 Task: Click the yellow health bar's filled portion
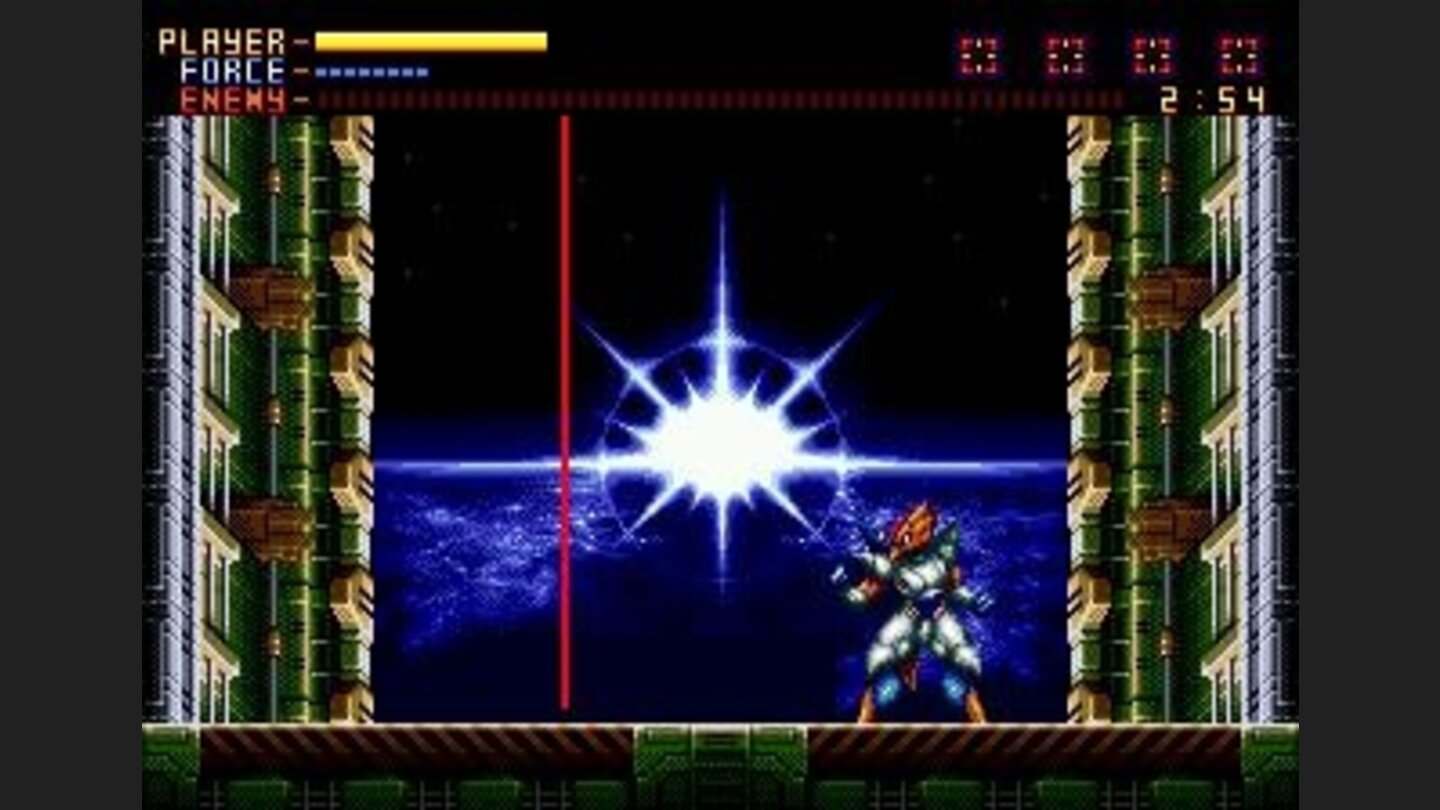[430, 40]
